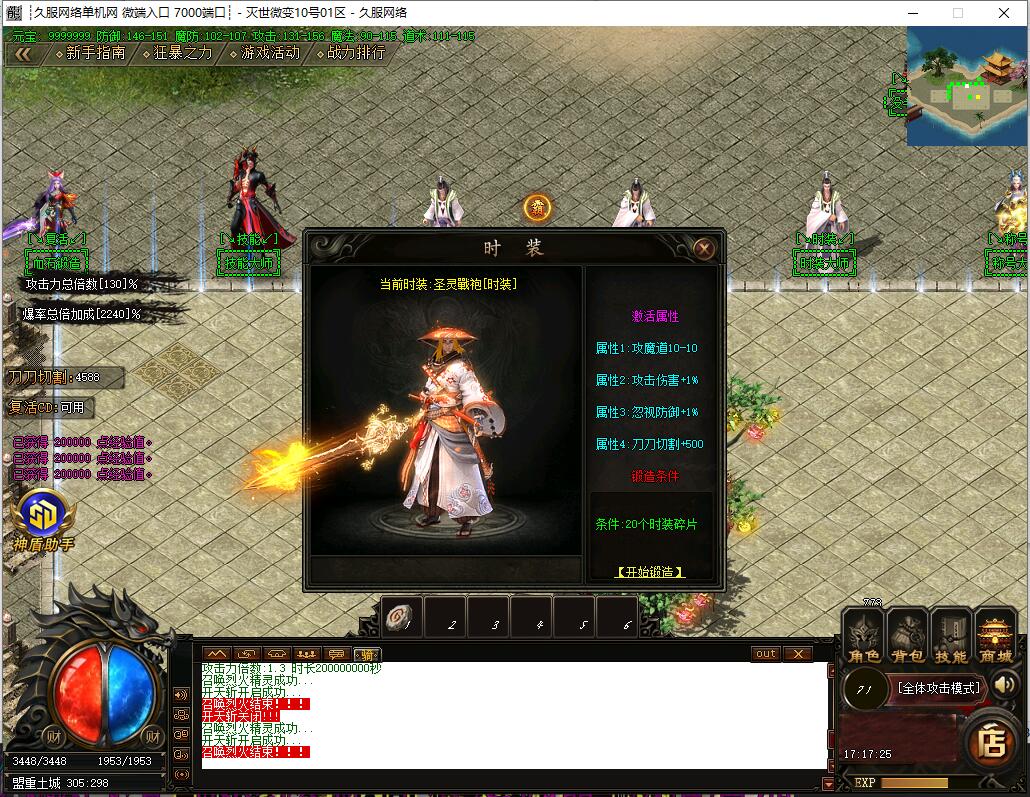
Task: Open the 神盾助手 shield assistant
Action: coord(42,520)
